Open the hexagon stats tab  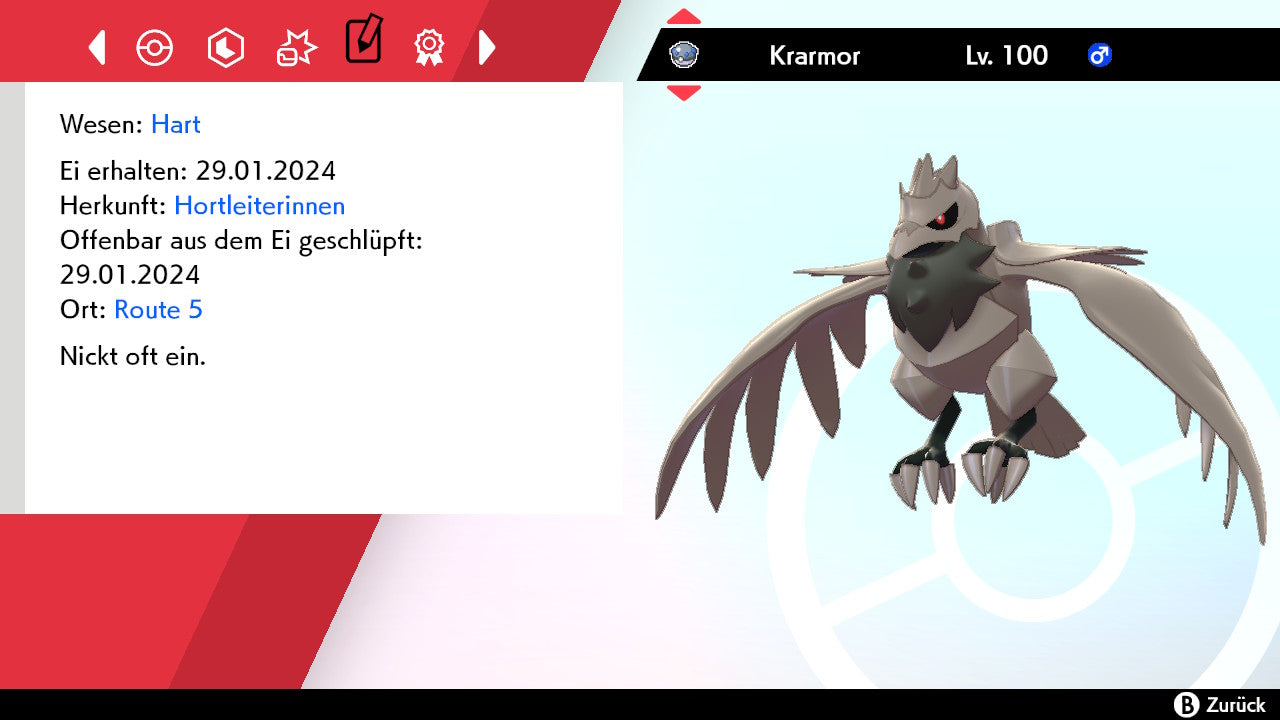[x=225, y=47]
